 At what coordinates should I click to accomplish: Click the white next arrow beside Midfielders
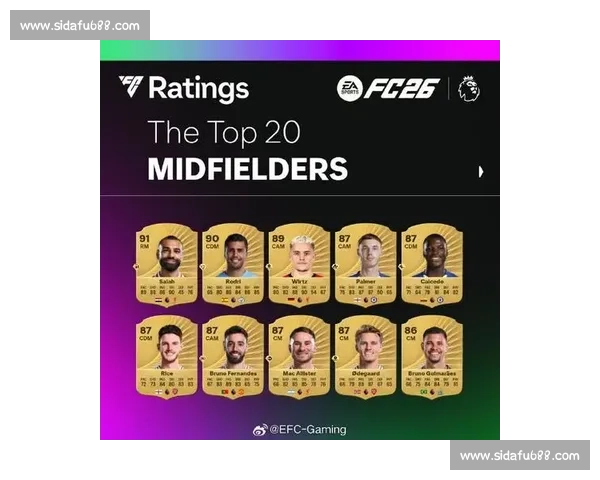pyautogui.click(x=481, y=171)
